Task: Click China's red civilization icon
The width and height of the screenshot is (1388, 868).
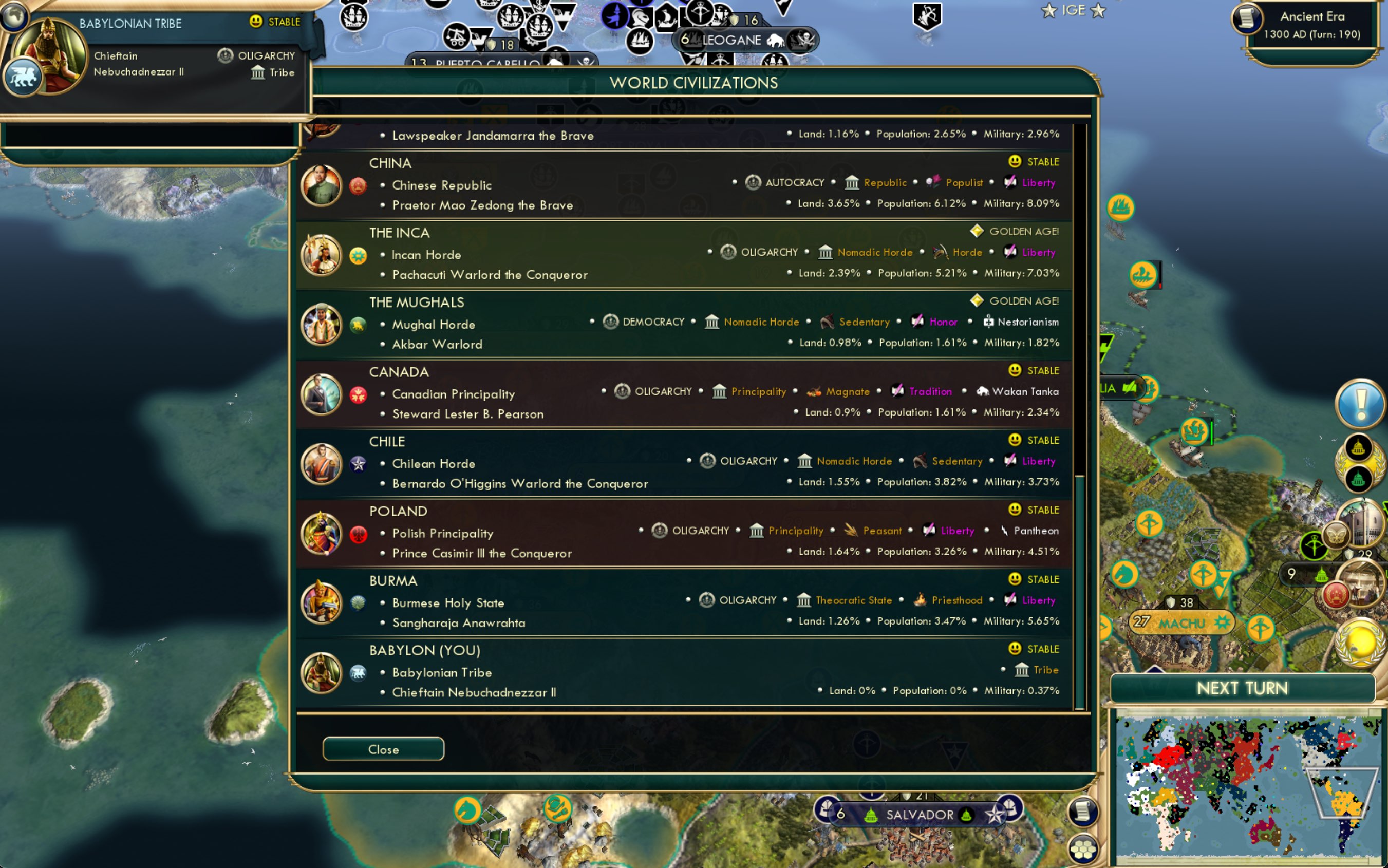Action: [359, 186]
